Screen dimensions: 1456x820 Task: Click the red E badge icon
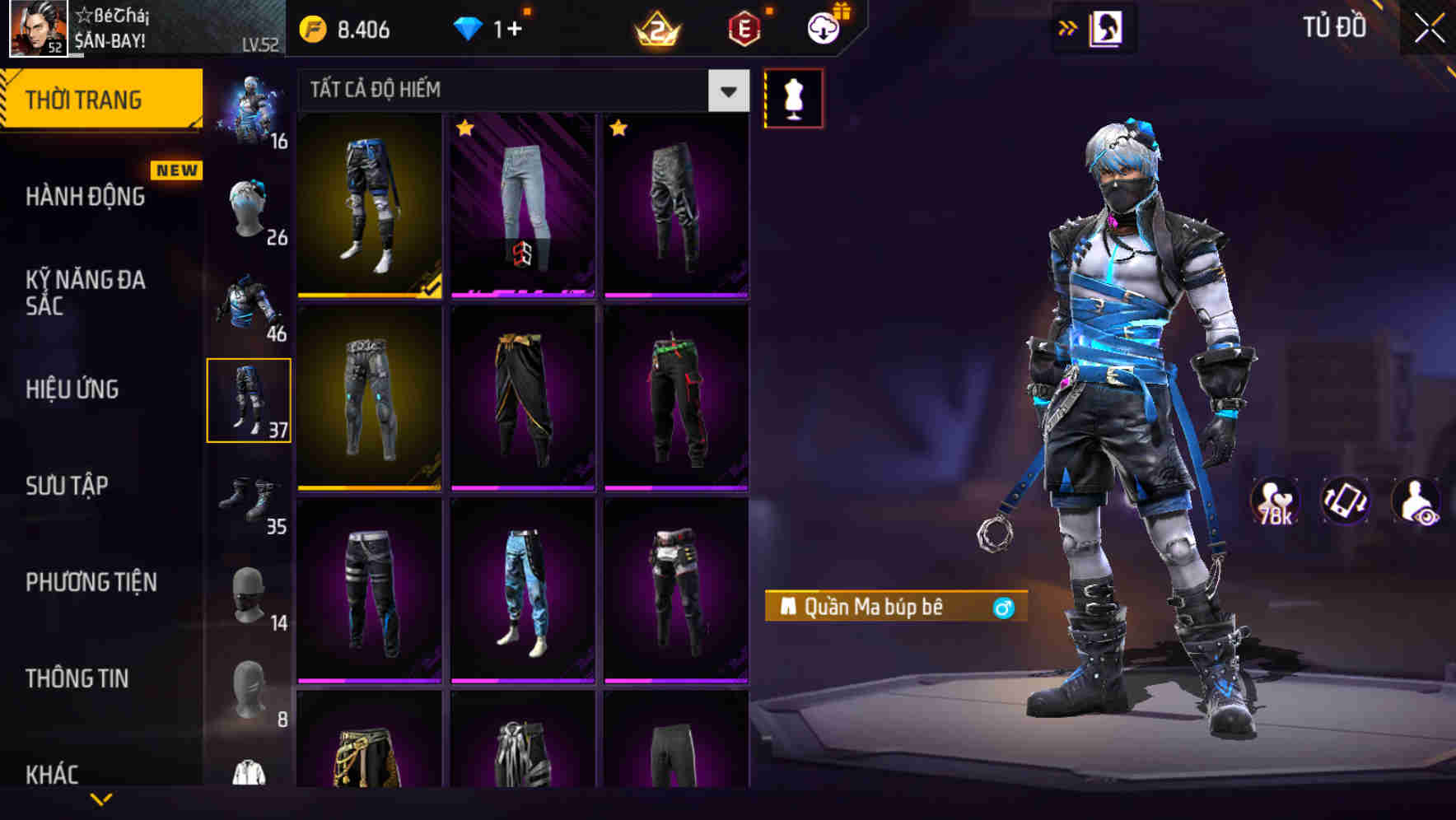point(744,27)
